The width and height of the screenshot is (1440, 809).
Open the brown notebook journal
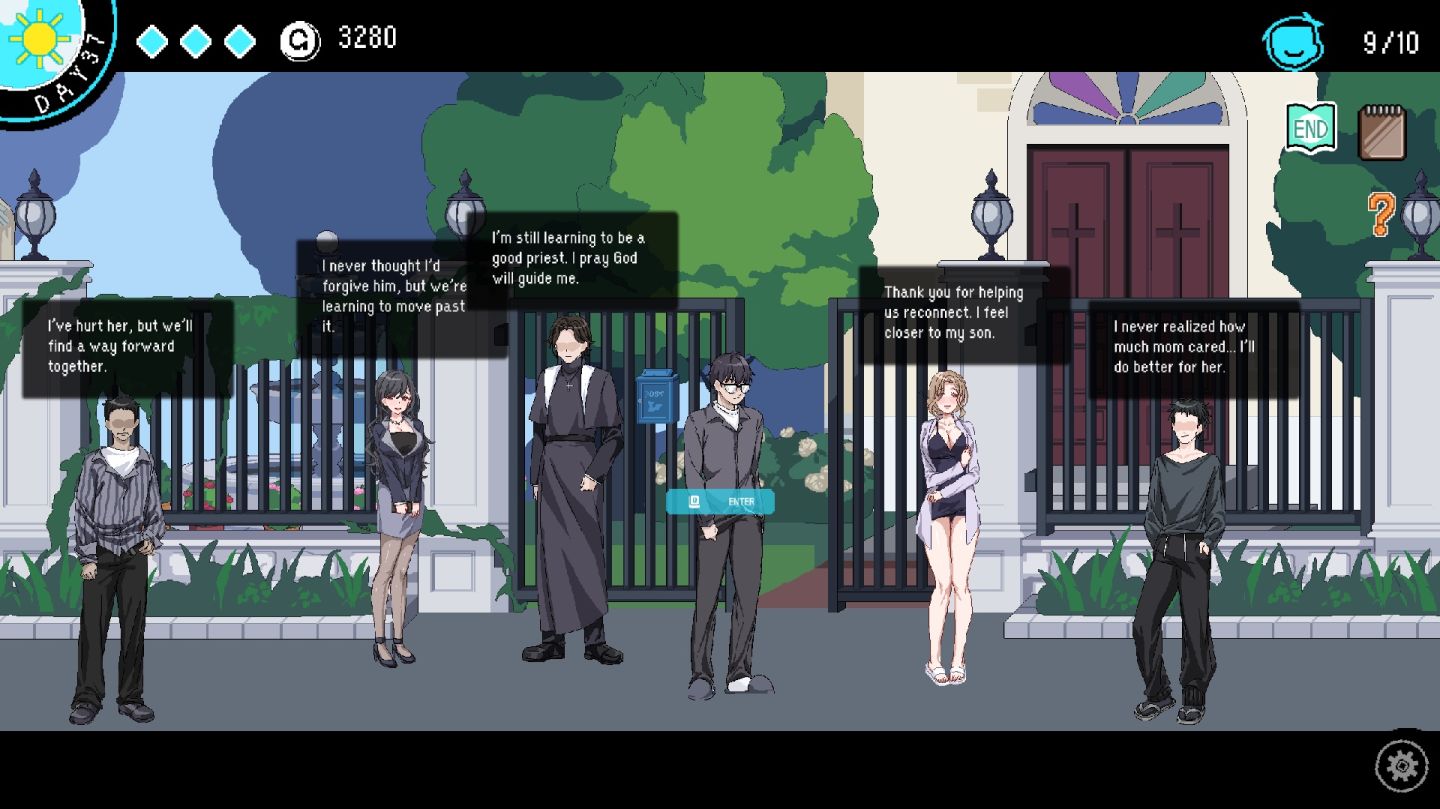pyautogui.click(x=1382, y=133)
